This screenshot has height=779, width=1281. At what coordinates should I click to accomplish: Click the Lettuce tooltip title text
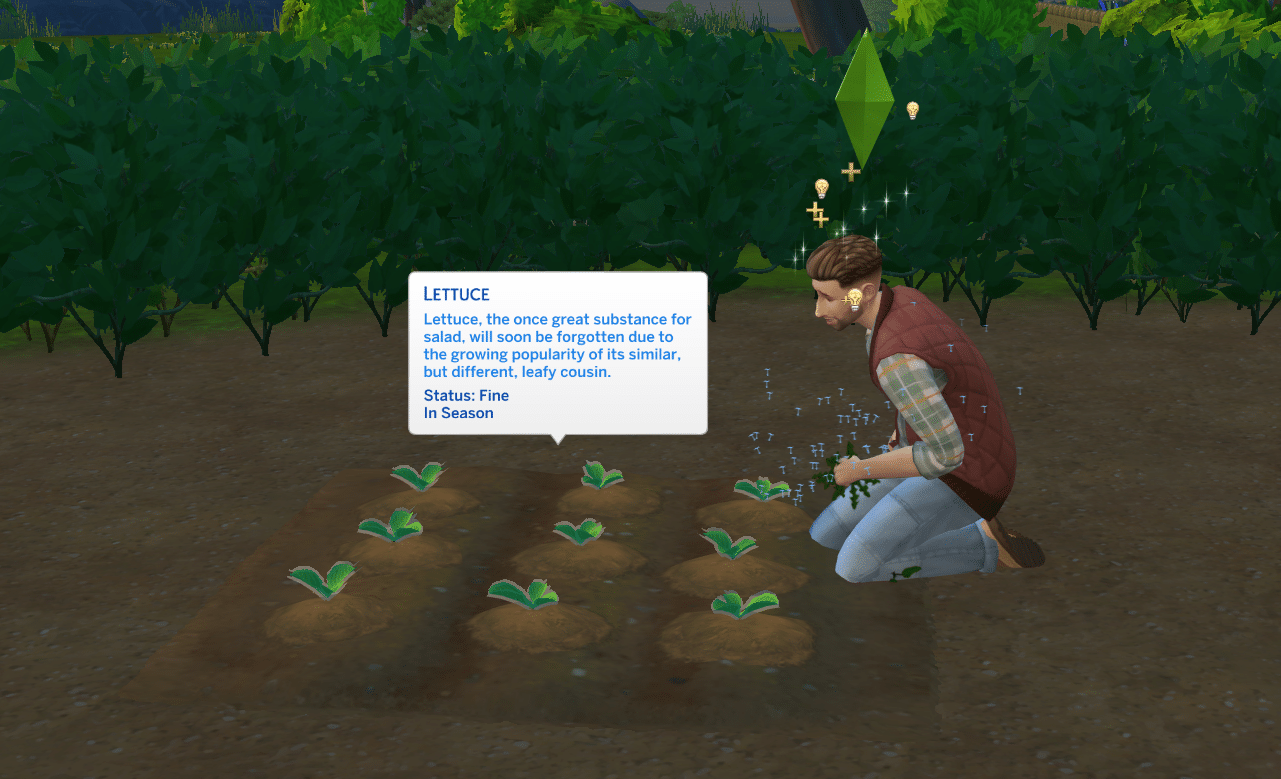click(x=456, y=294)
